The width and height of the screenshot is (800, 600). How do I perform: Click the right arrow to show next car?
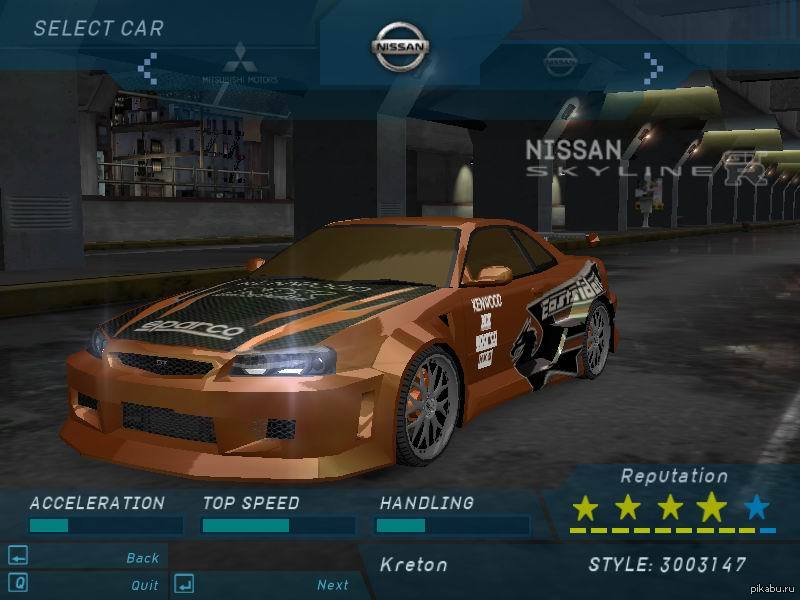653,68
